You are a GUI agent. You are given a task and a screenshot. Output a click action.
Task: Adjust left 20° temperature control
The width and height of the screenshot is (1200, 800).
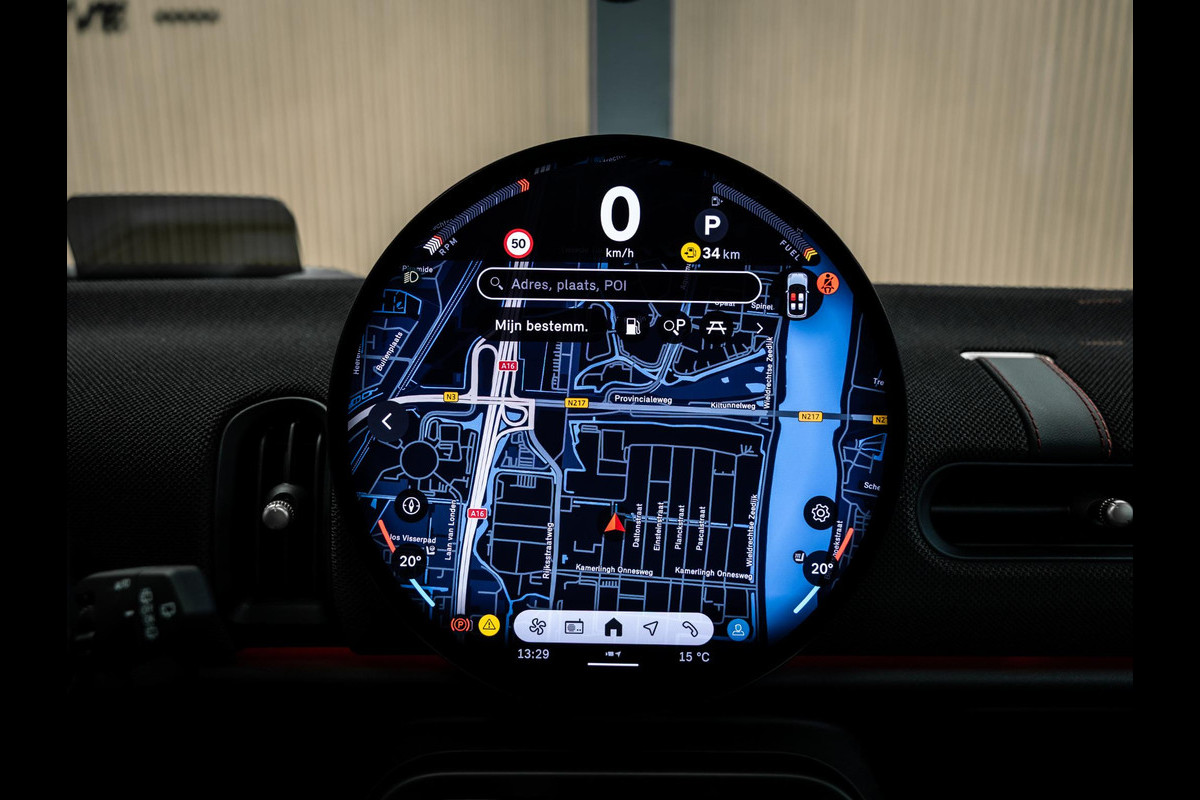[410, 562]
